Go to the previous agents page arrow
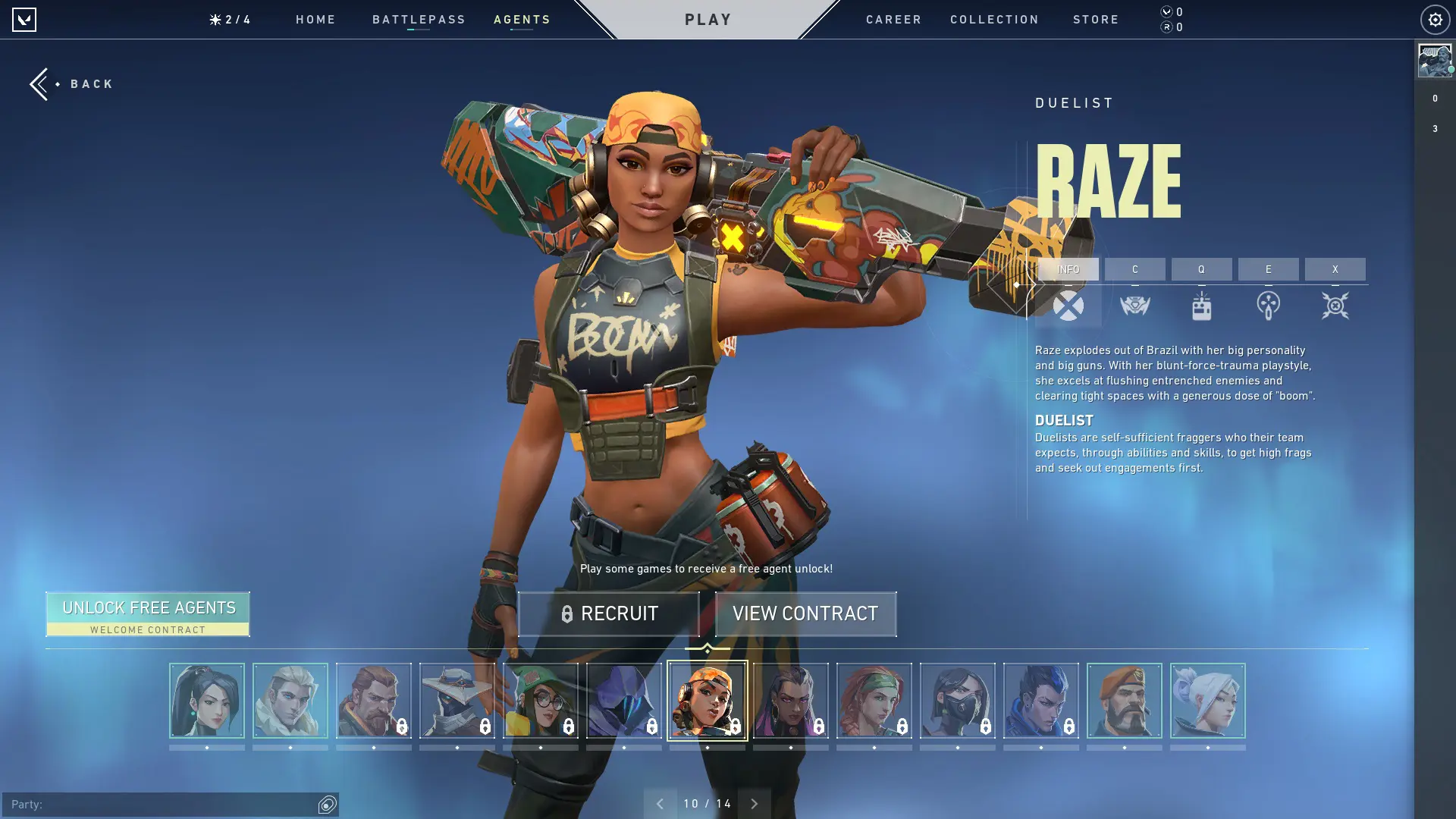 (x=661, y=802)
